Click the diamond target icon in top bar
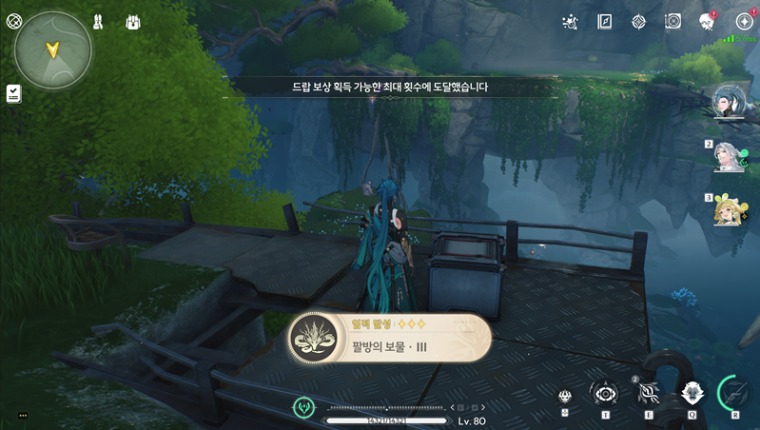Image resolution: width=760 pixels, height=430 pixels. (x=638, y=21)
